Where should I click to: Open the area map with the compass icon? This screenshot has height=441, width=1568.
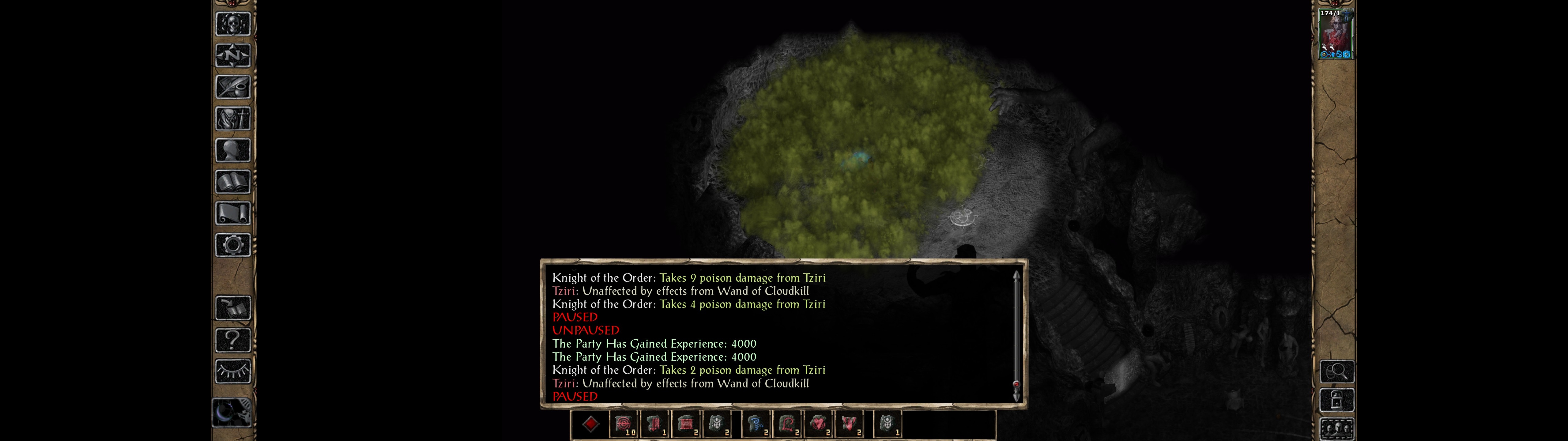[232, 55]
